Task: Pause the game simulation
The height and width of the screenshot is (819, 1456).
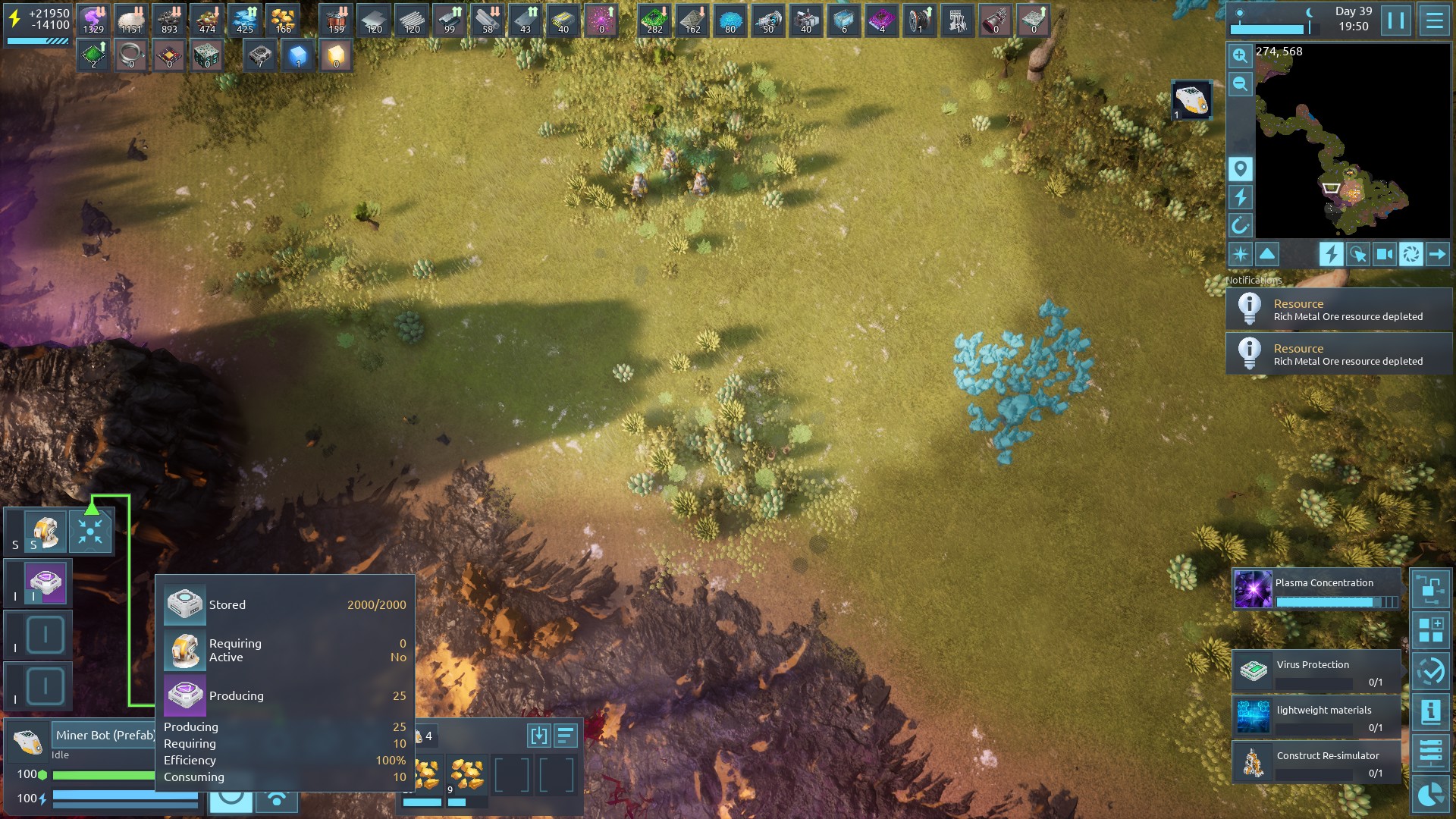Action: (x=1396, y=20)
